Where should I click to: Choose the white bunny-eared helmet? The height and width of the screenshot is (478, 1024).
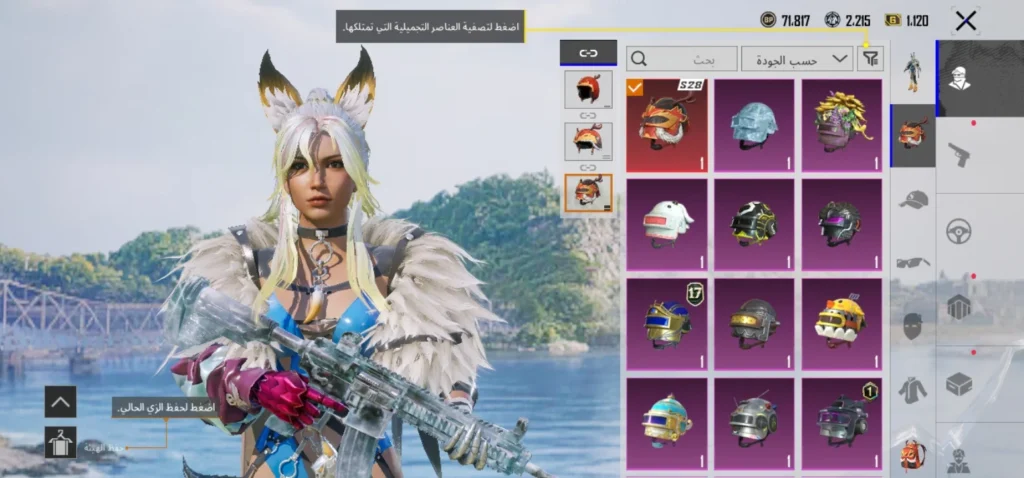coord(666,222)
